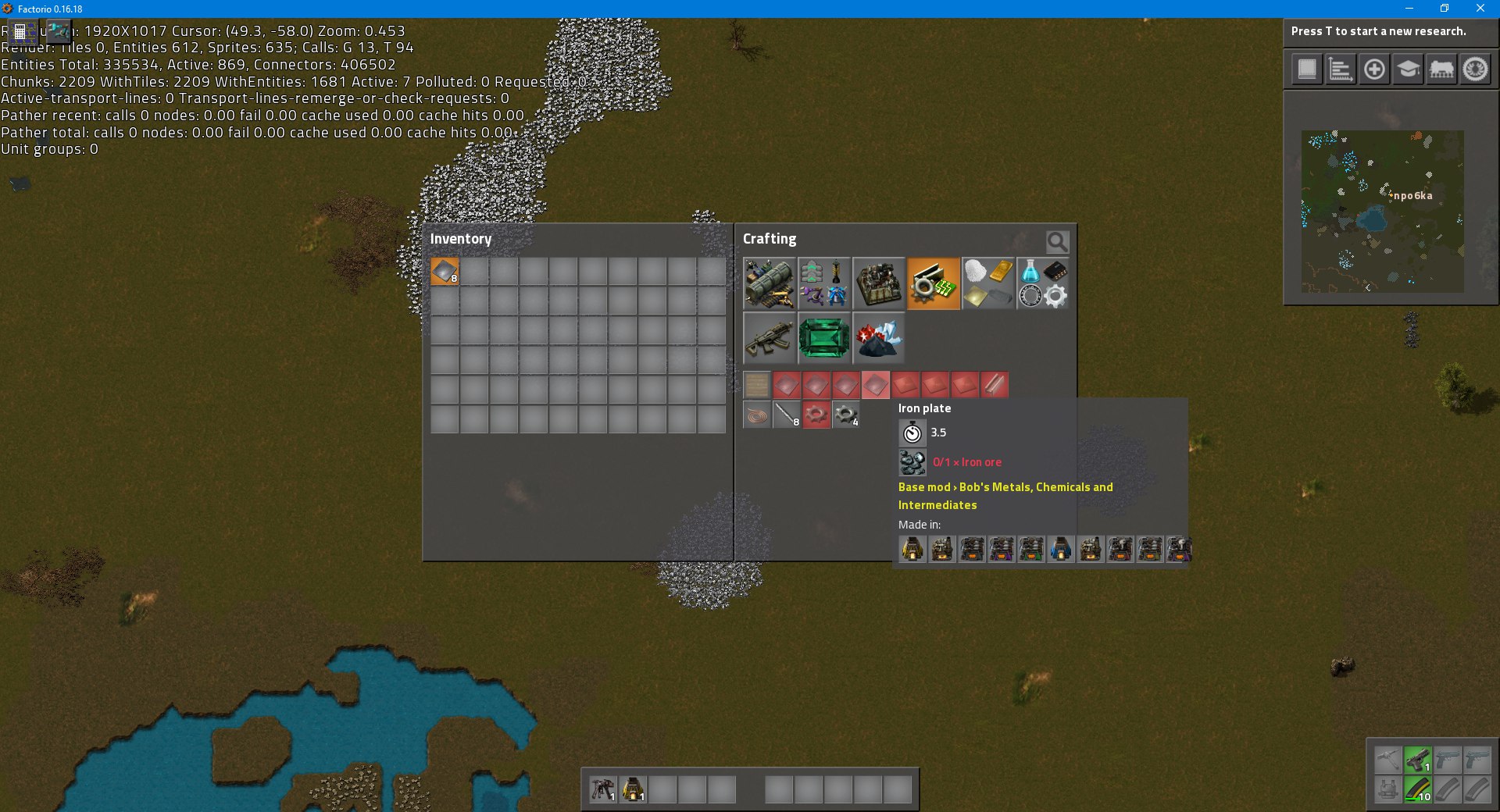Open the production statistics graph button
Image resolution: width=1500 pixels, height=812 pixels.
[x=1341, y=69]
